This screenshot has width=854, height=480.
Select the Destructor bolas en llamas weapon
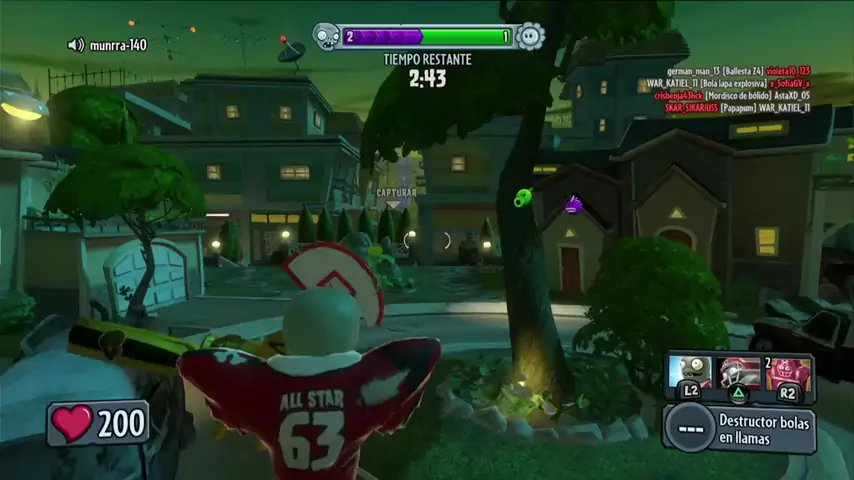point(739,429)
